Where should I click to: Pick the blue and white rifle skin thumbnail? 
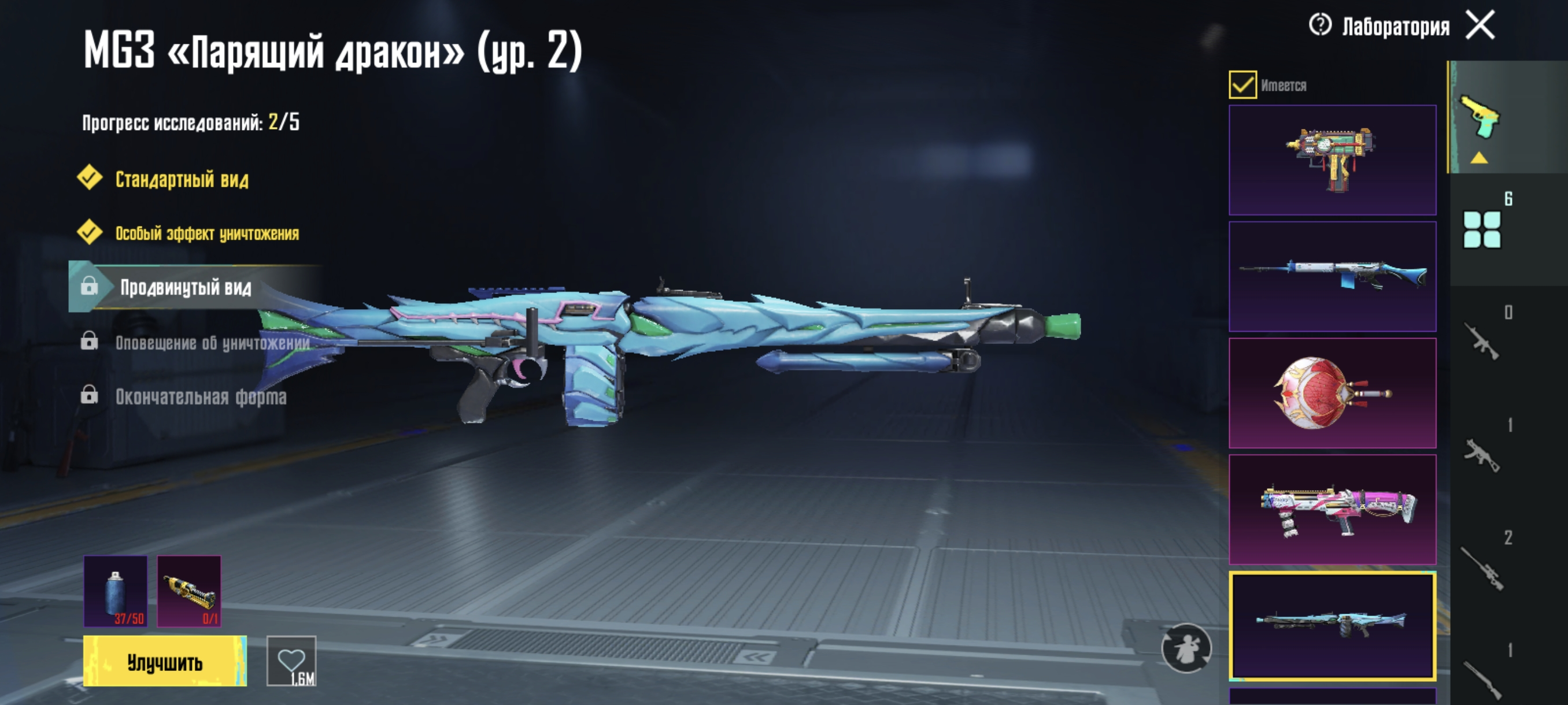[1332, 277]
